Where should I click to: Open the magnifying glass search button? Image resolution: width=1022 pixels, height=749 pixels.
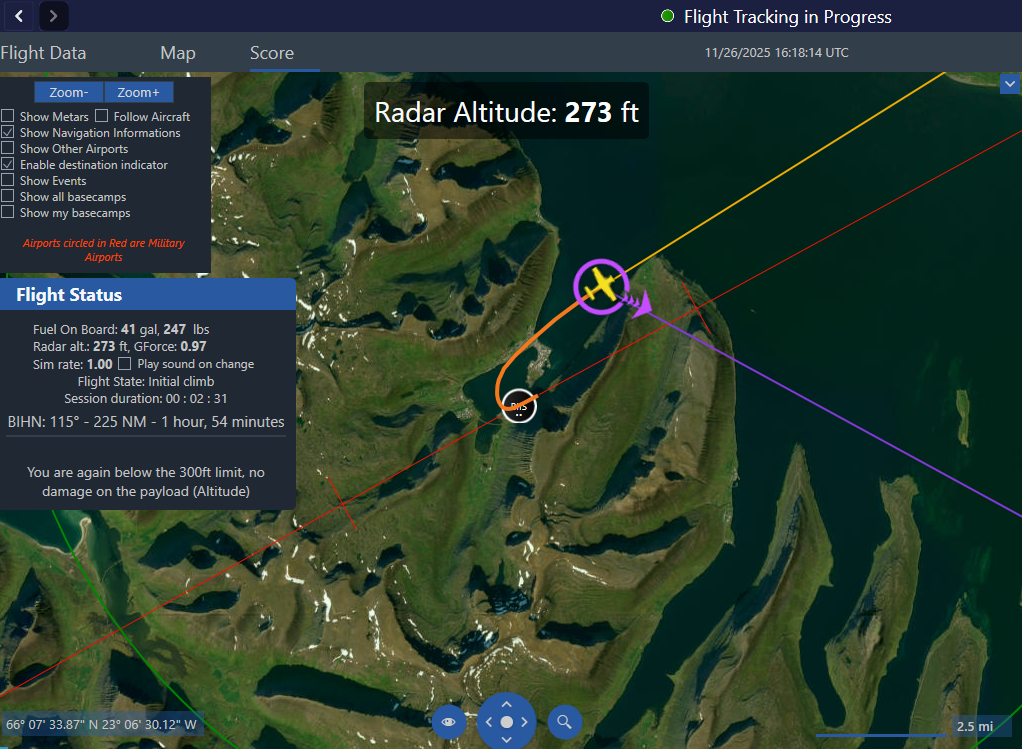click(x=565, y=722)
